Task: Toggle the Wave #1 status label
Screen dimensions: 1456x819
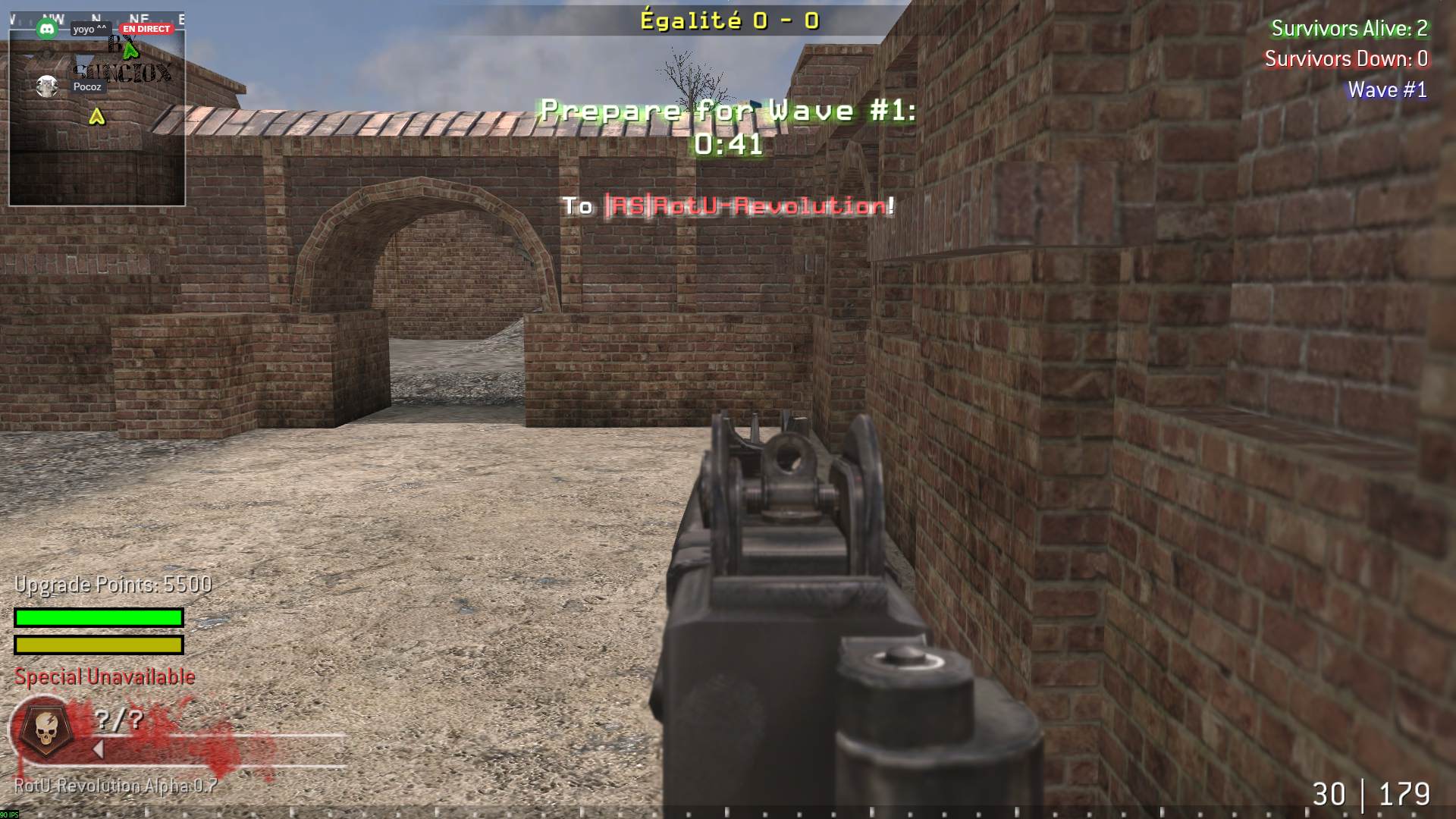Action: [1385, 89]
